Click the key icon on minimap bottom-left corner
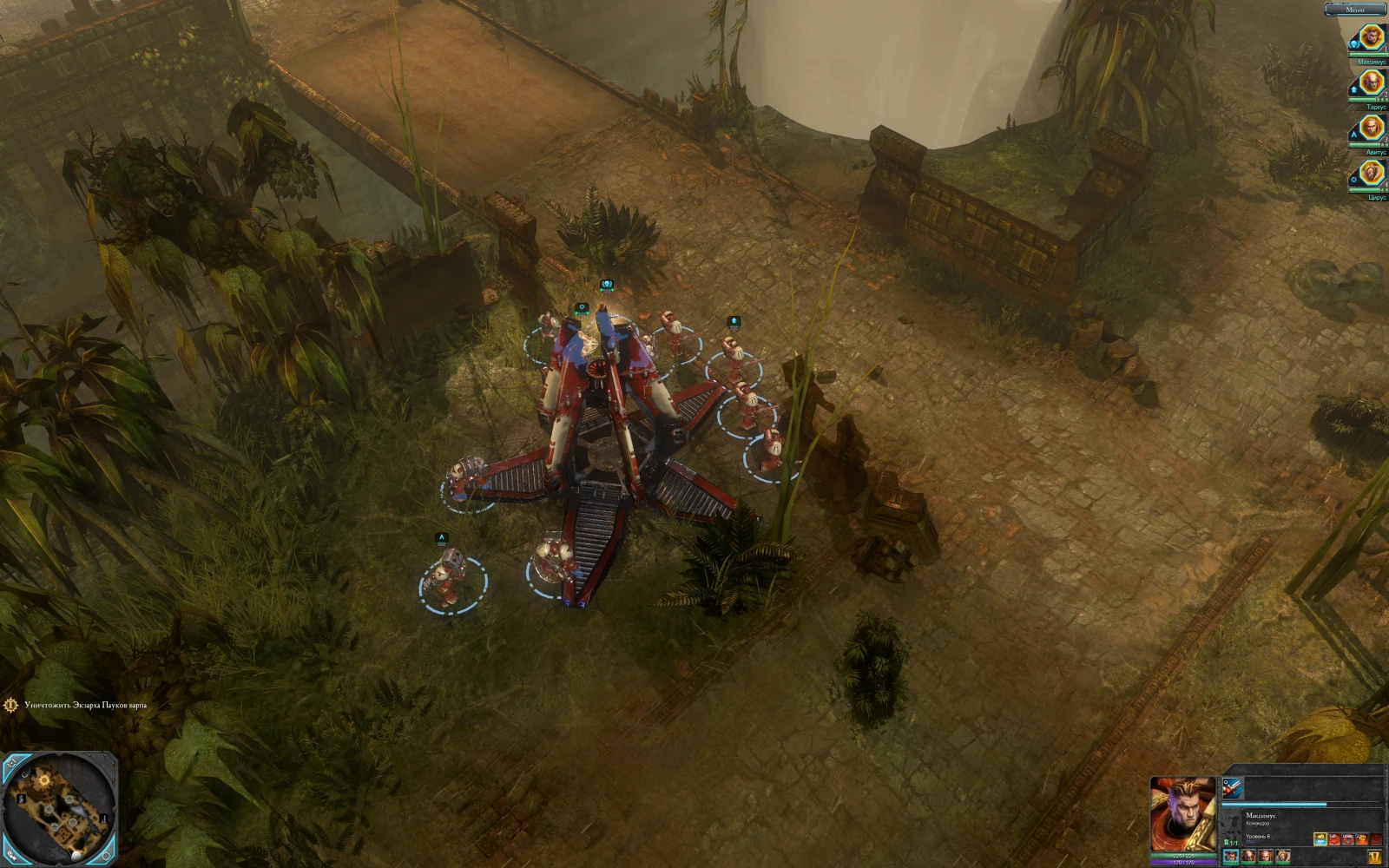Image resolution: width=1389 pixels, height=868 pixels. pyautogui.click(x=11, y=856)
